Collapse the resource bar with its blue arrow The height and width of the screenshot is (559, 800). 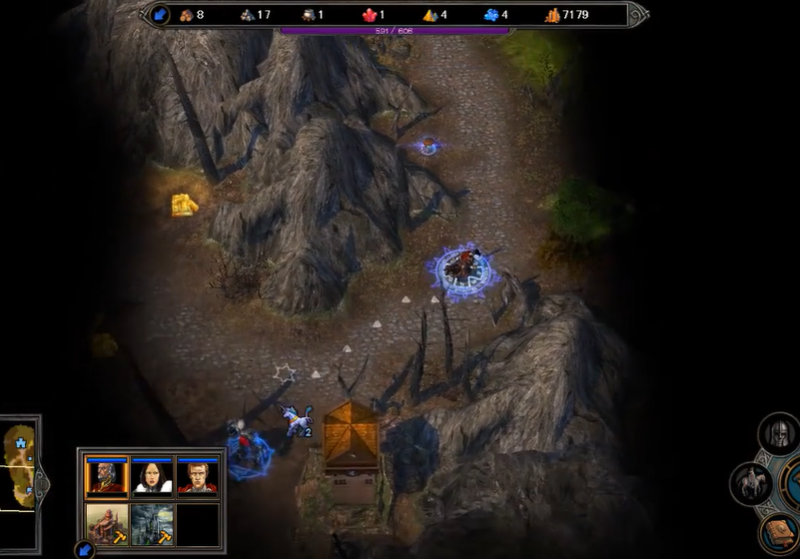(160, 14)
